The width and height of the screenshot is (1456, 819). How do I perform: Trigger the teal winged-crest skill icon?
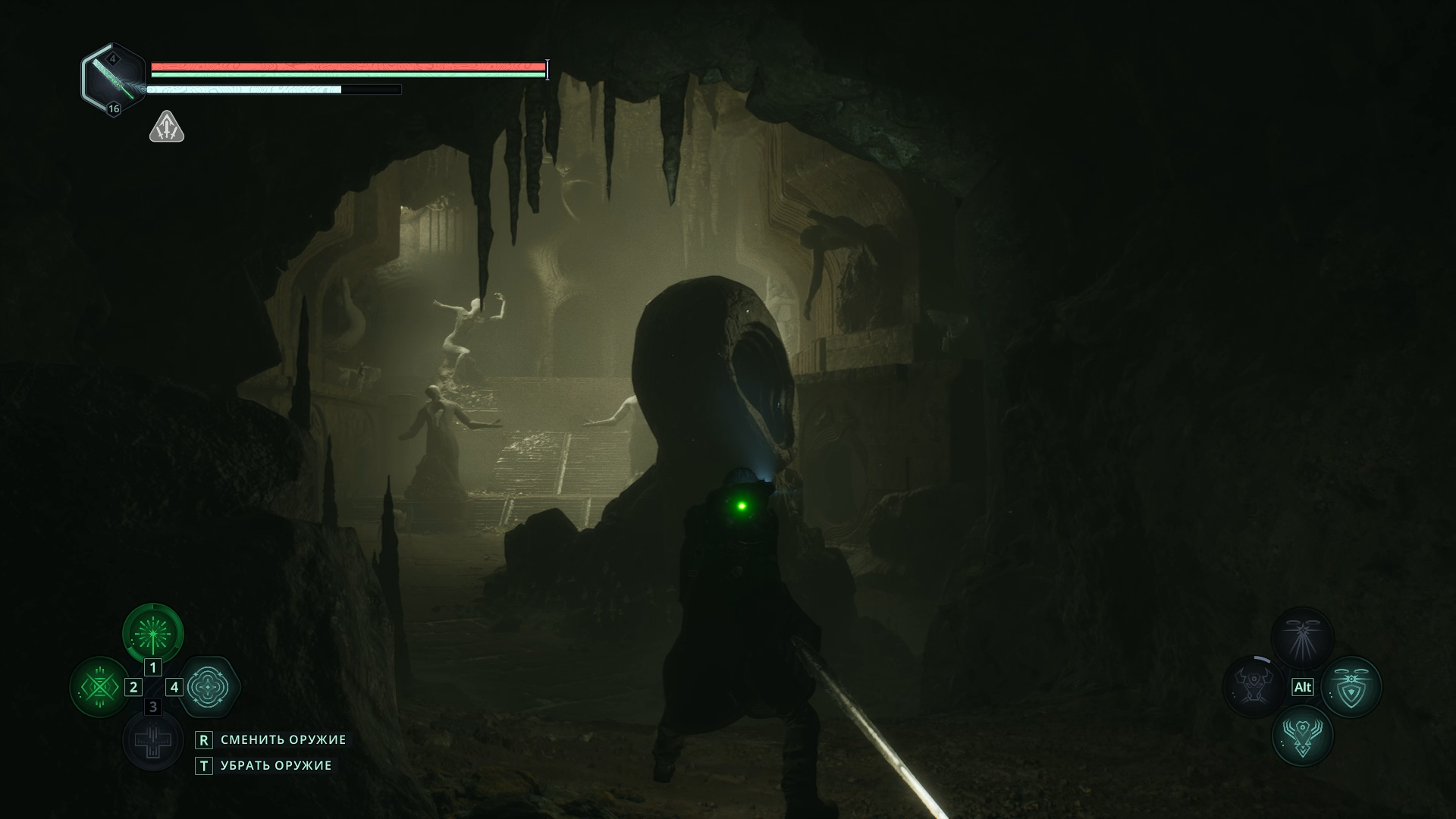coord(1302,736)
